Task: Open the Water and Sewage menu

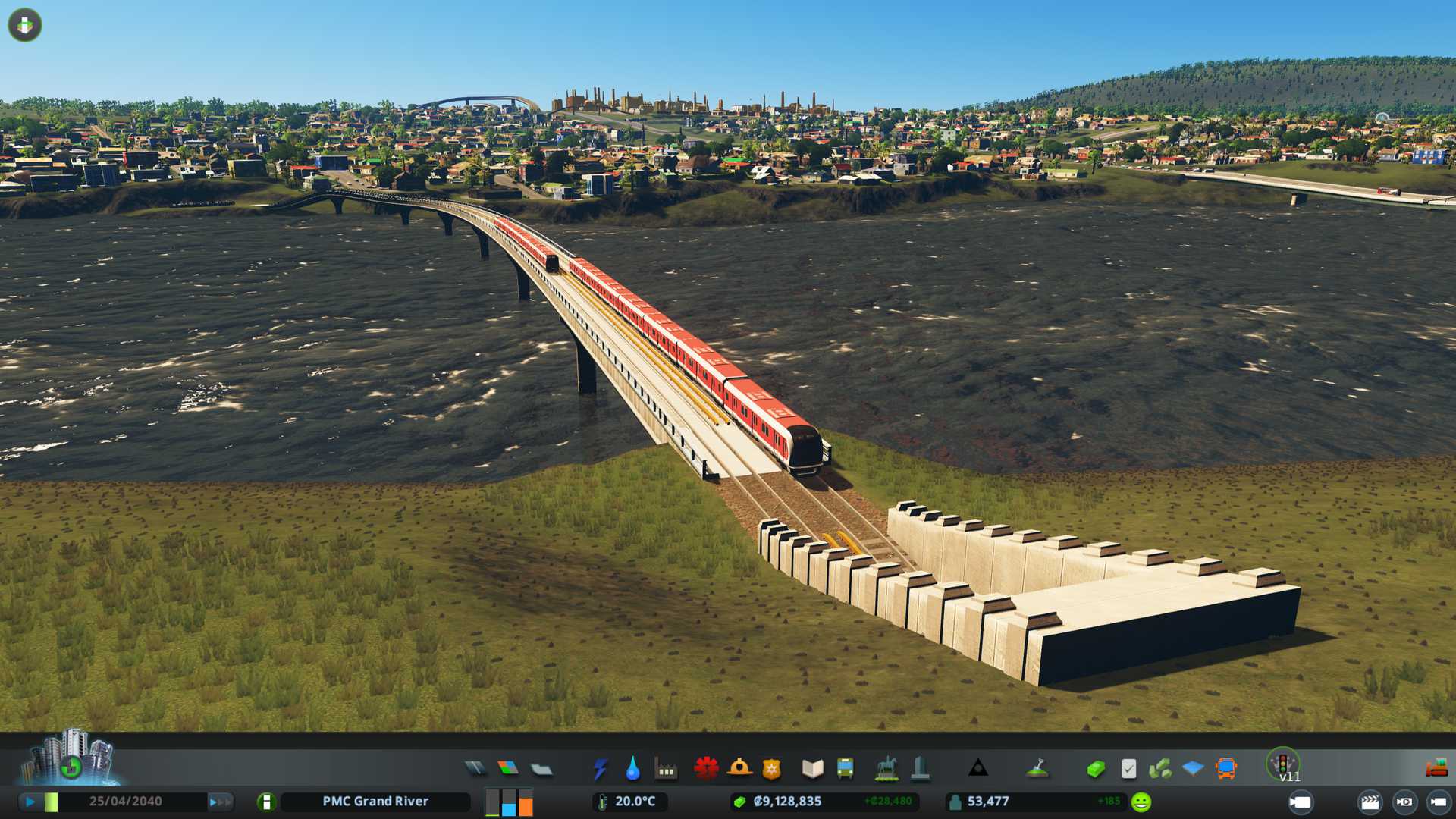Action: coord(632,769)
